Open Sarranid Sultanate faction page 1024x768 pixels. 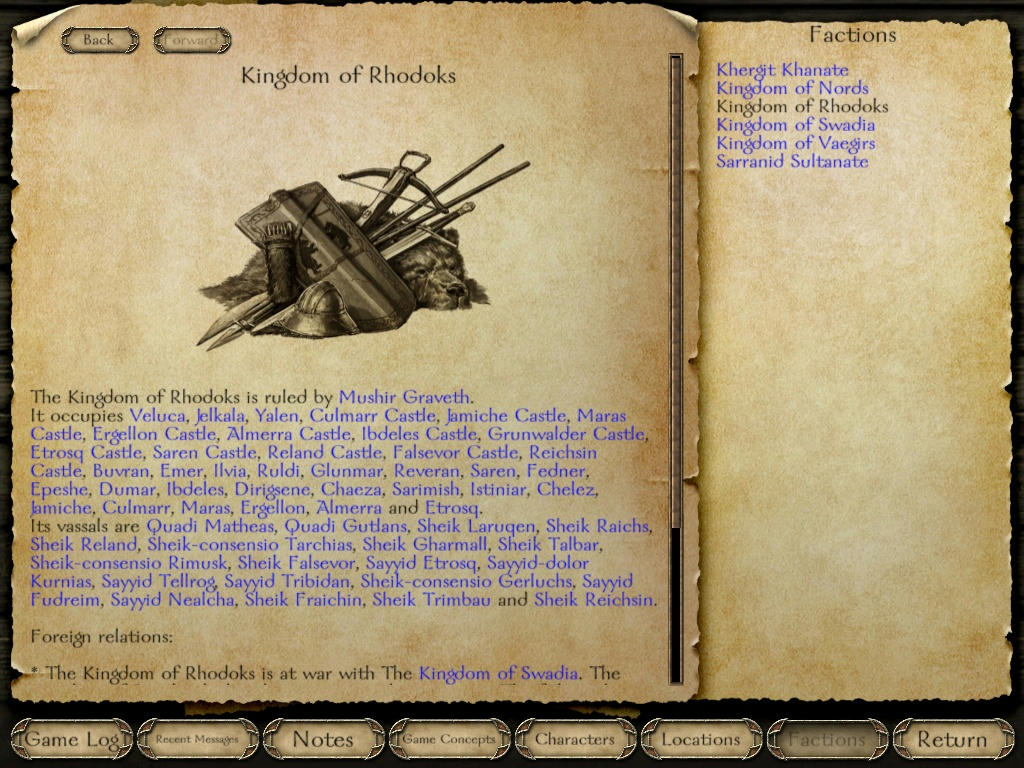tap(792, 161)
